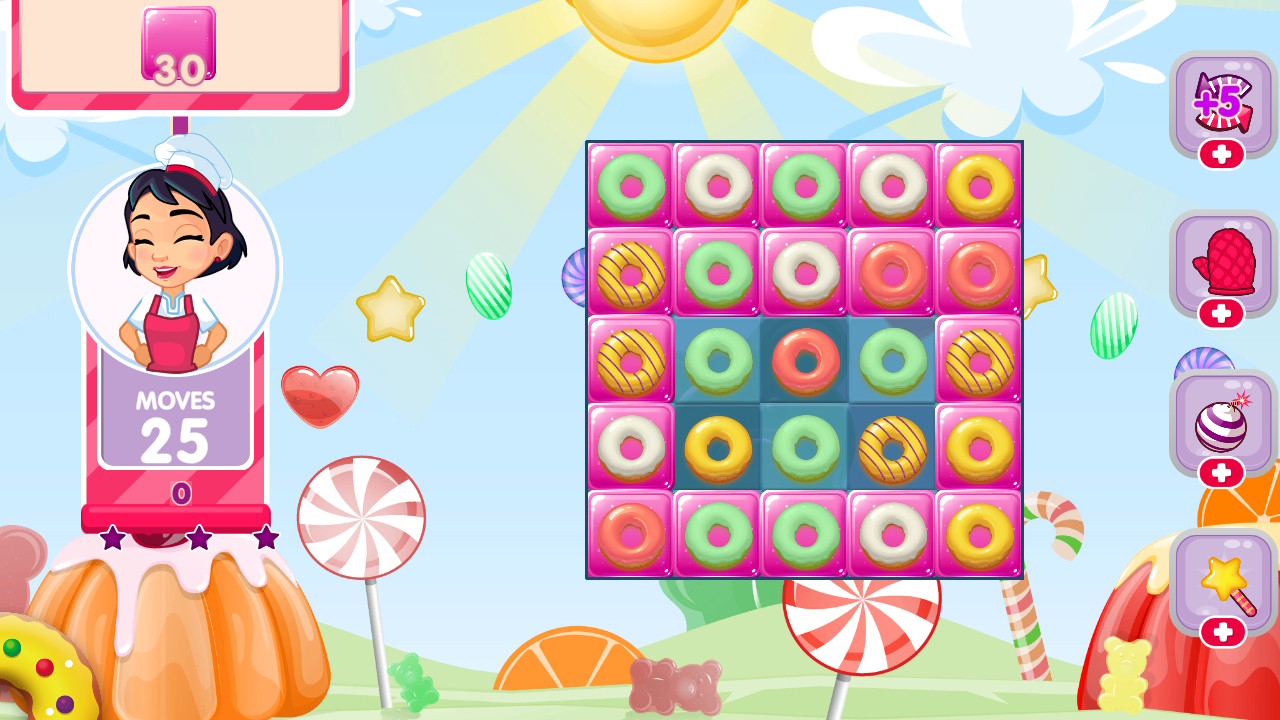
Task: Click the score indicator showing 0
Action: (178, 494)
